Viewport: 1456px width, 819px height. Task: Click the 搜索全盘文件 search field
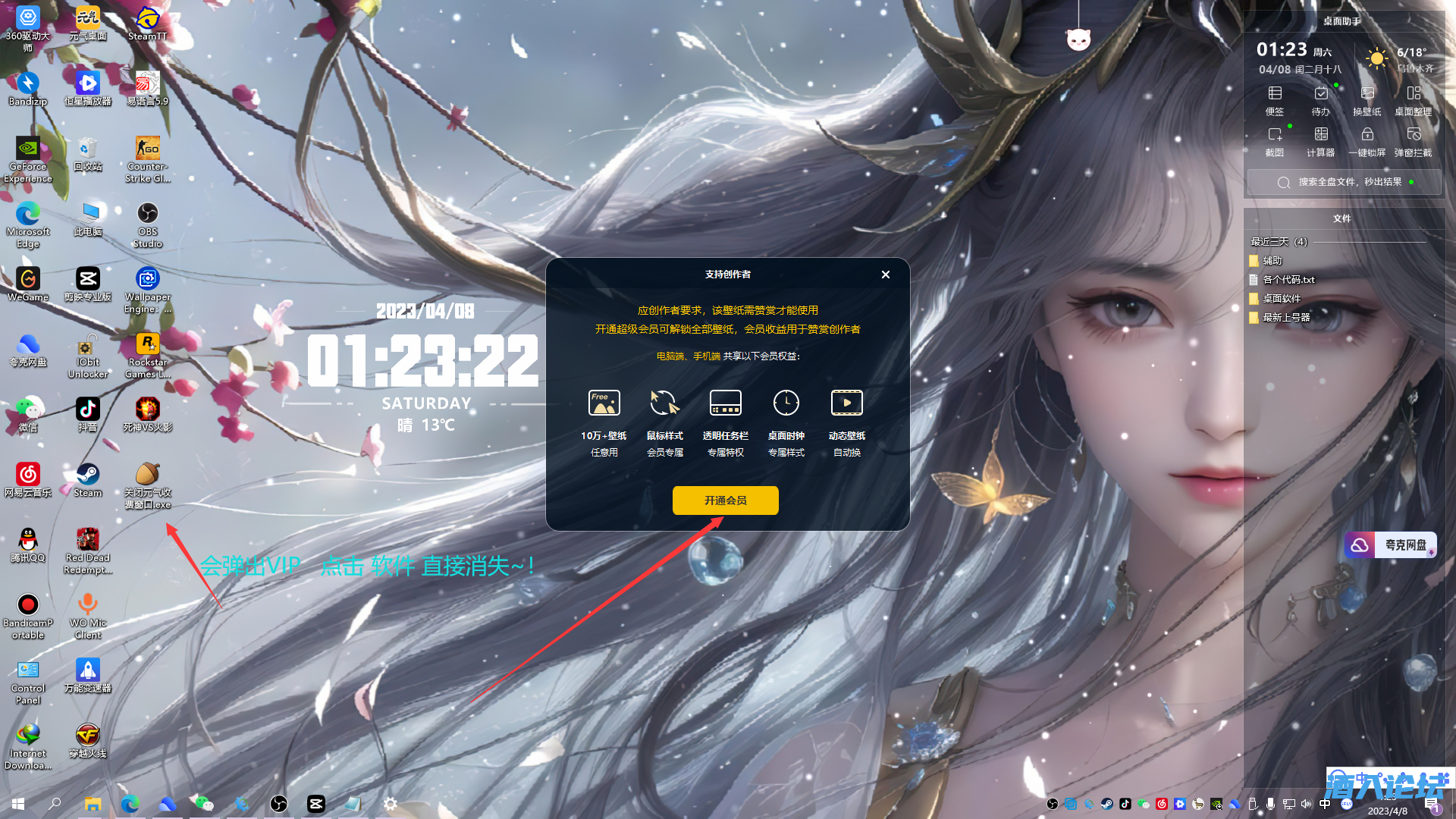tap(1343, 182)
